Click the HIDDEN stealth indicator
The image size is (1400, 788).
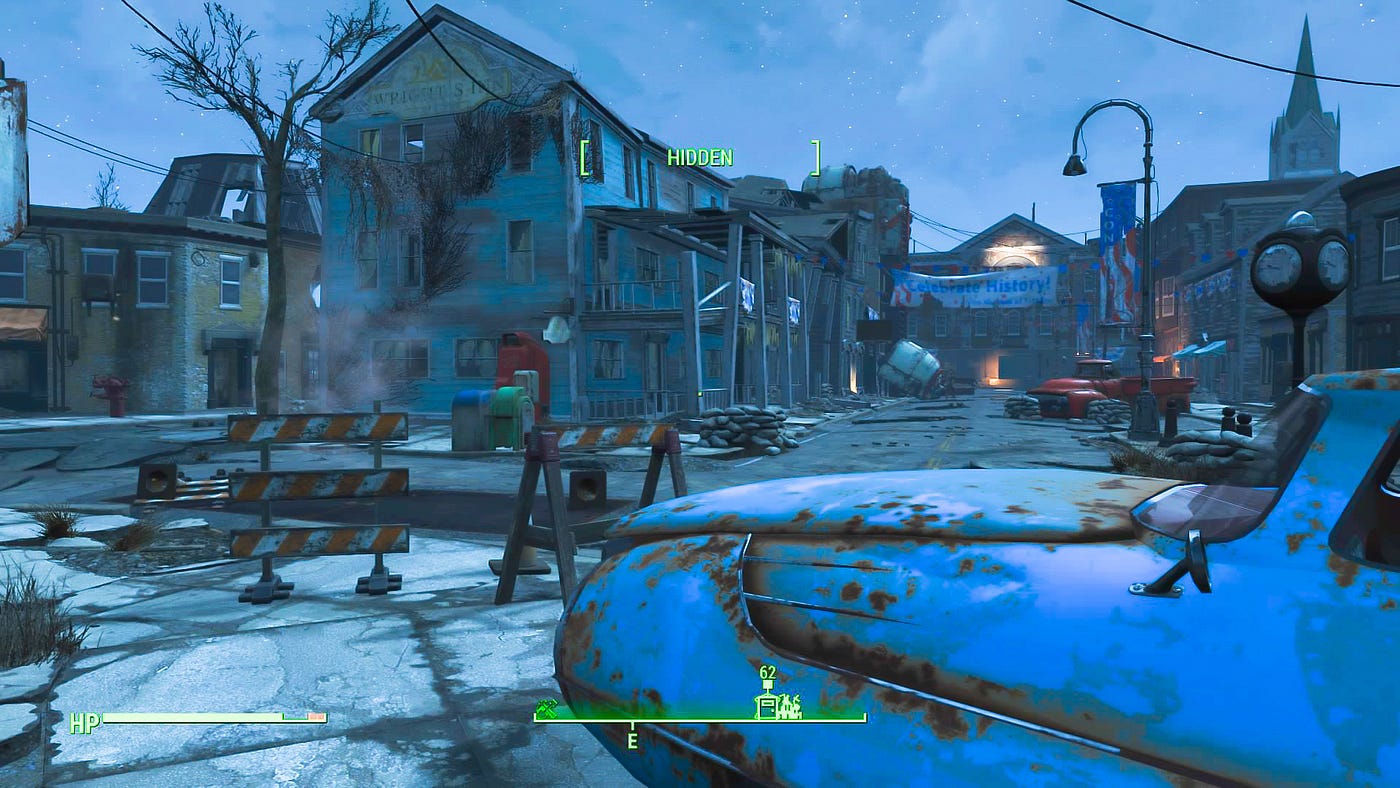pyautogui.click(x=700, y=157)
